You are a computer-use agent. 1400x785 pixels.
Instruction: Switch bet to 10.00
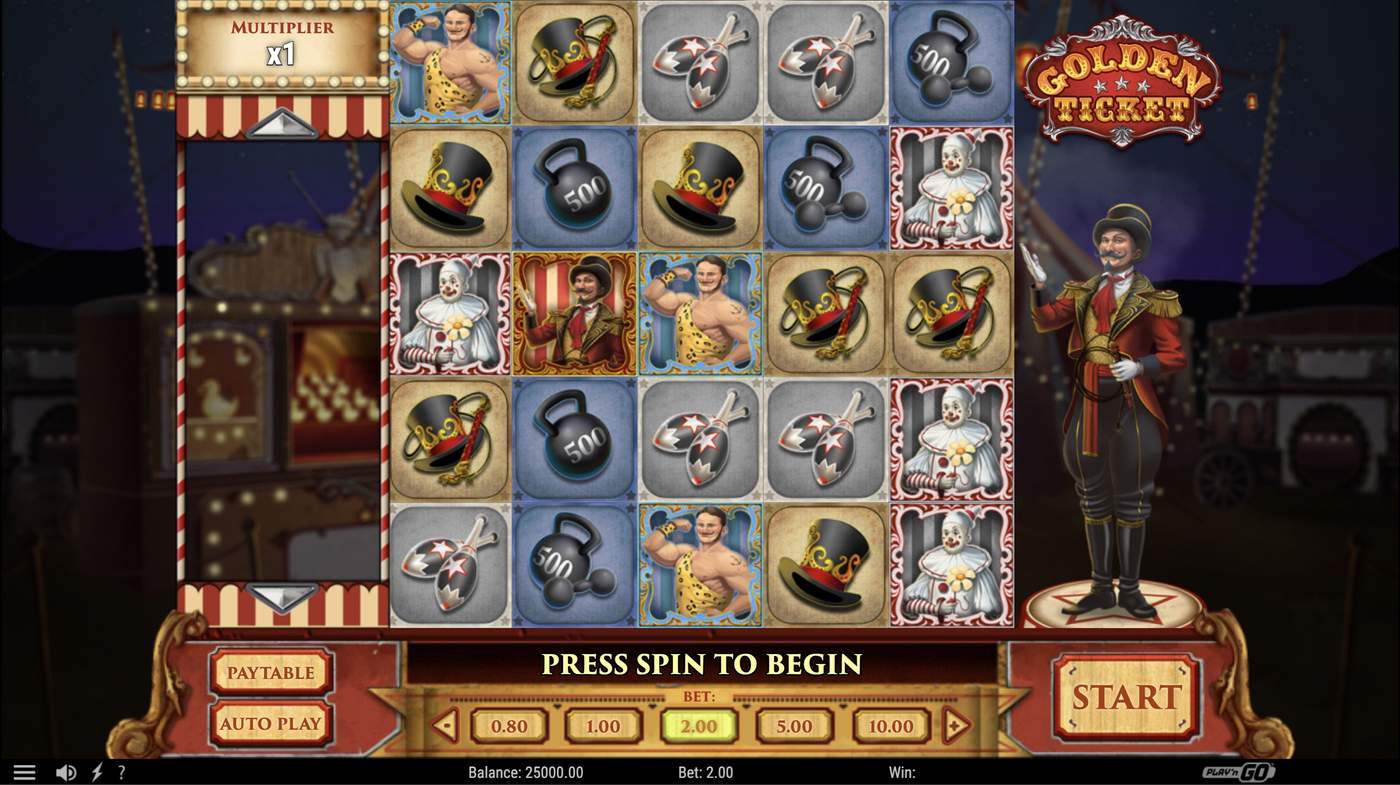tap(888, 727)
